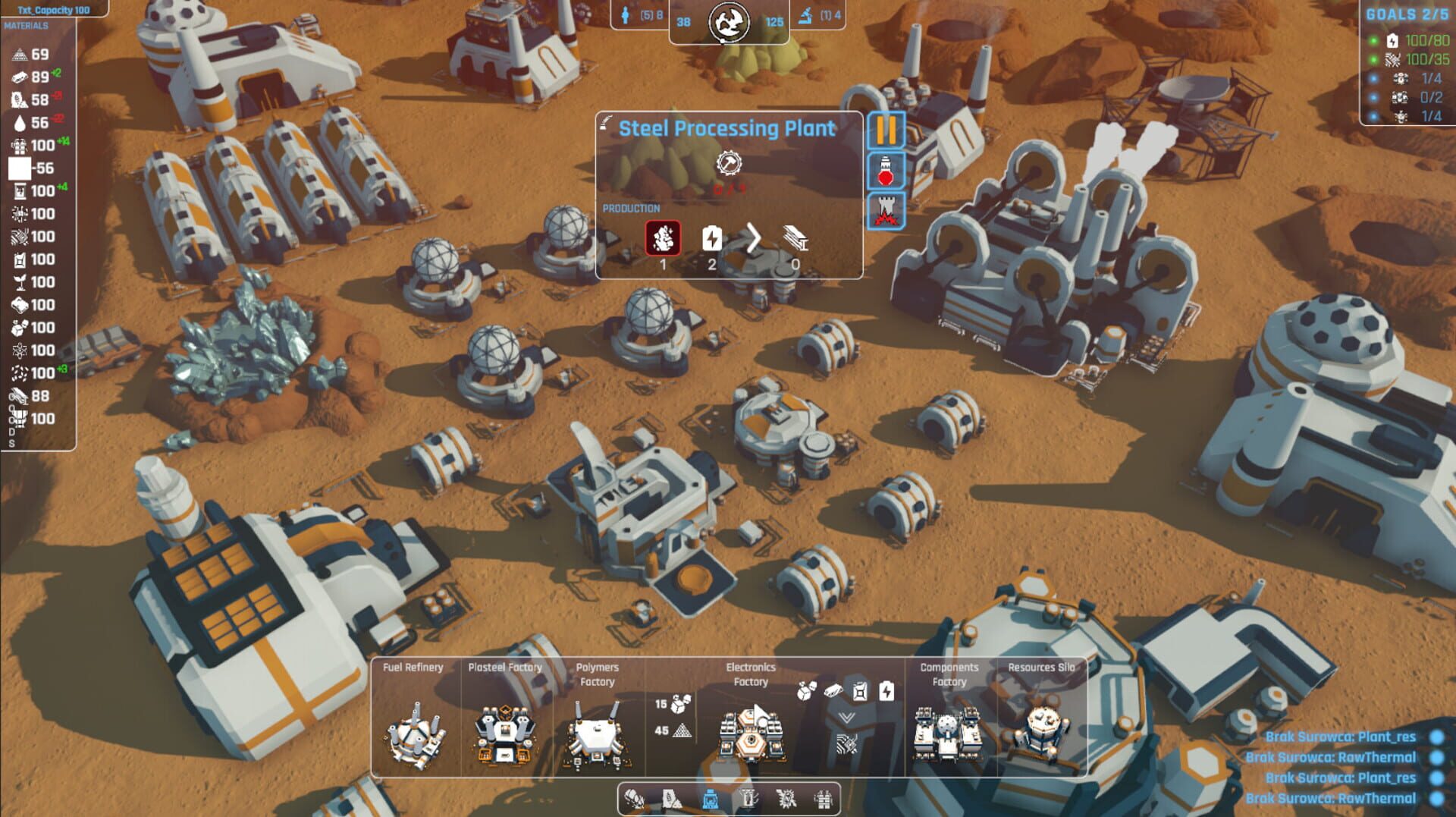Demolish building with the exploding tower button
The width and height of the screenshot is (1456, 817).
pos(886,211)
